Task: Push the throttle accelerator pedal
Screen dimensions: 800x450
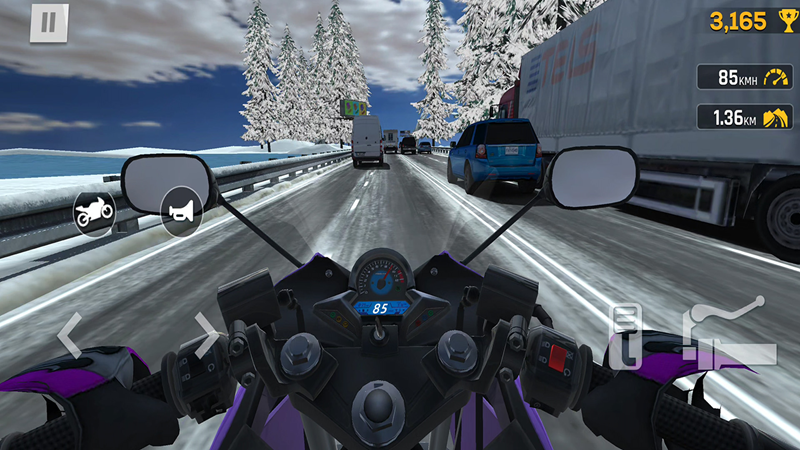Action: pyautogui.click(x=728, y=330)
